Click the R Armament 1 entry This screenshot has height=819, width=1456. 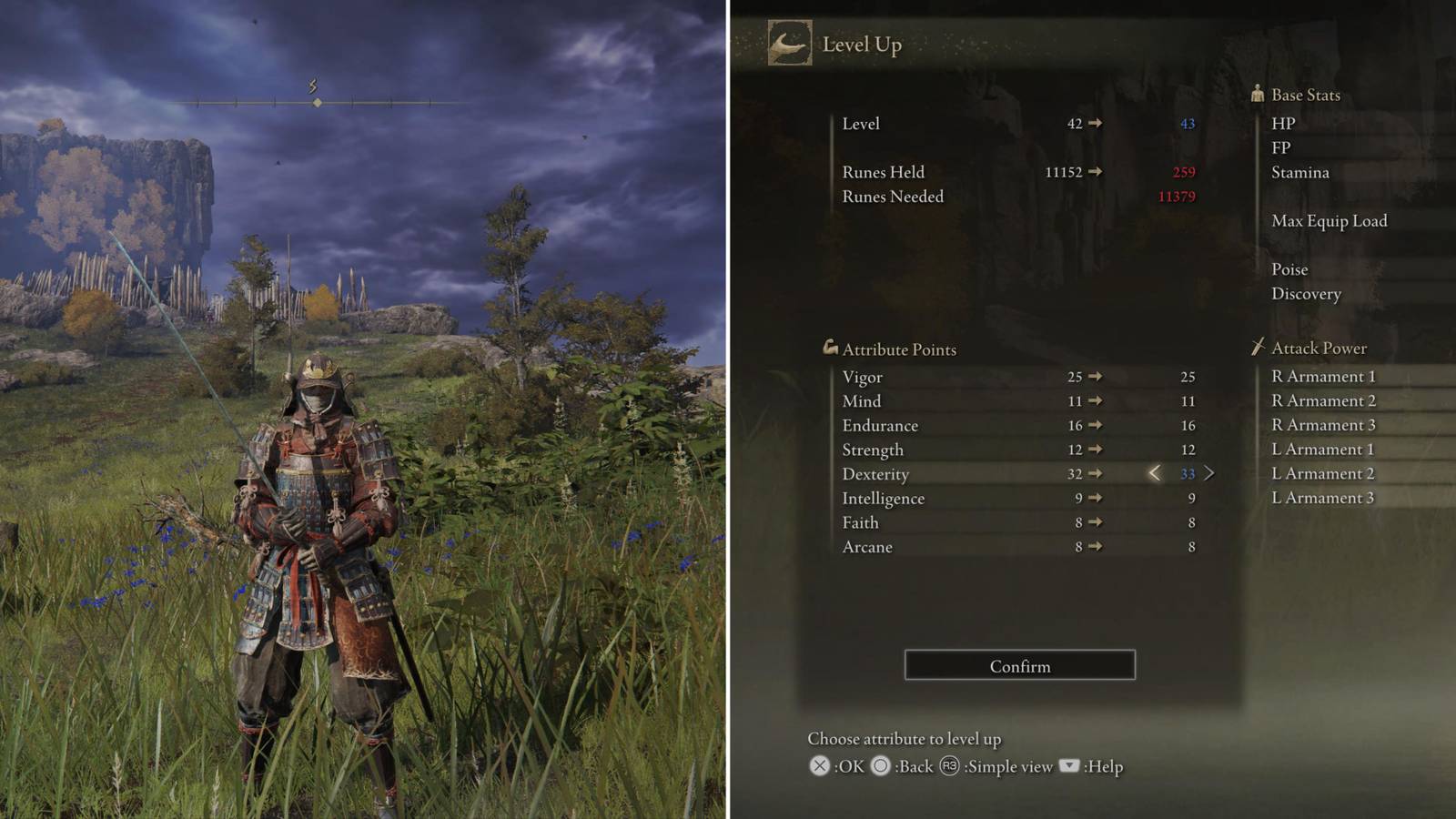pyautogui.click(x=1322, y=375)
